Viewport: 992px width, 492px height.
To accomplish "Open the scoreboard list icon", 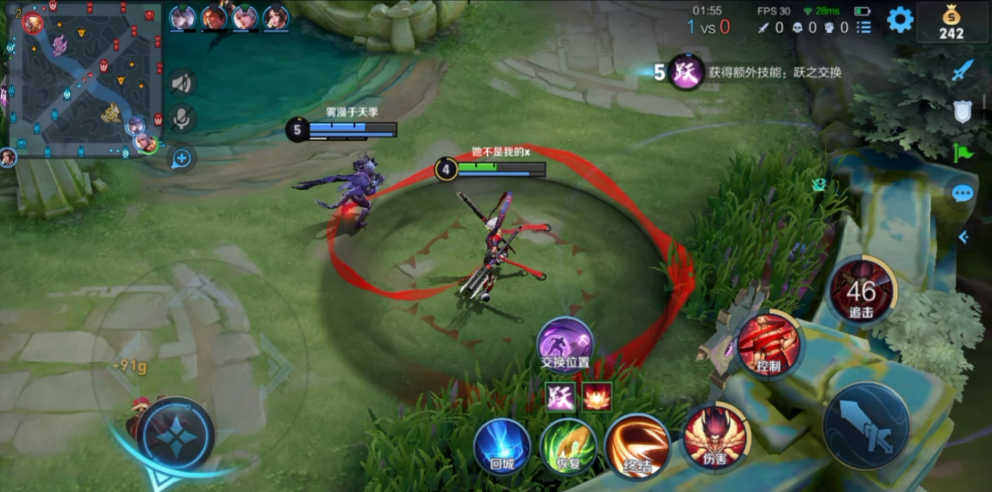I will (864, 27).
